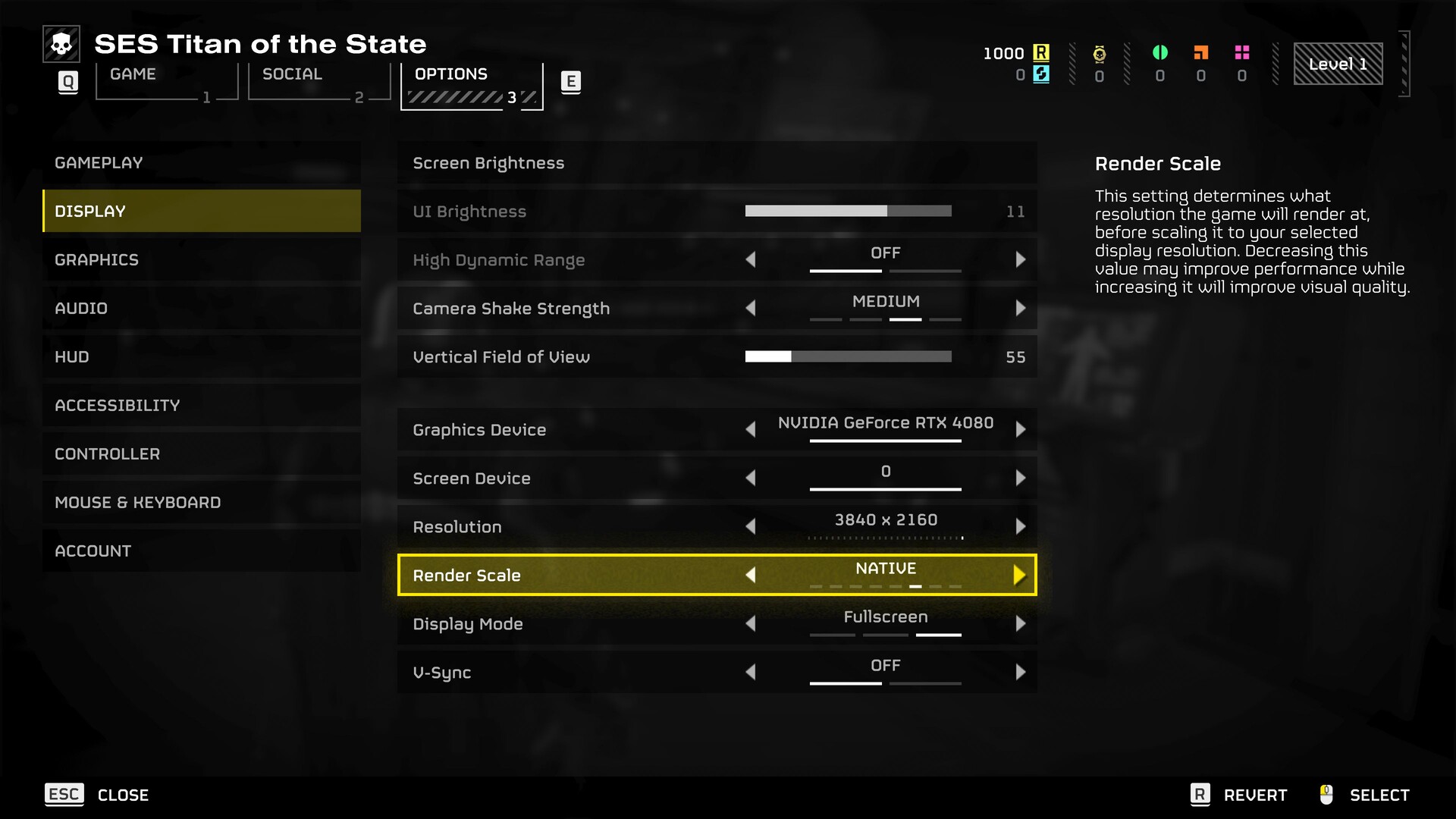Increase Render Scale with the right arrow
1456x819 pixels.
pos(1020,576)
